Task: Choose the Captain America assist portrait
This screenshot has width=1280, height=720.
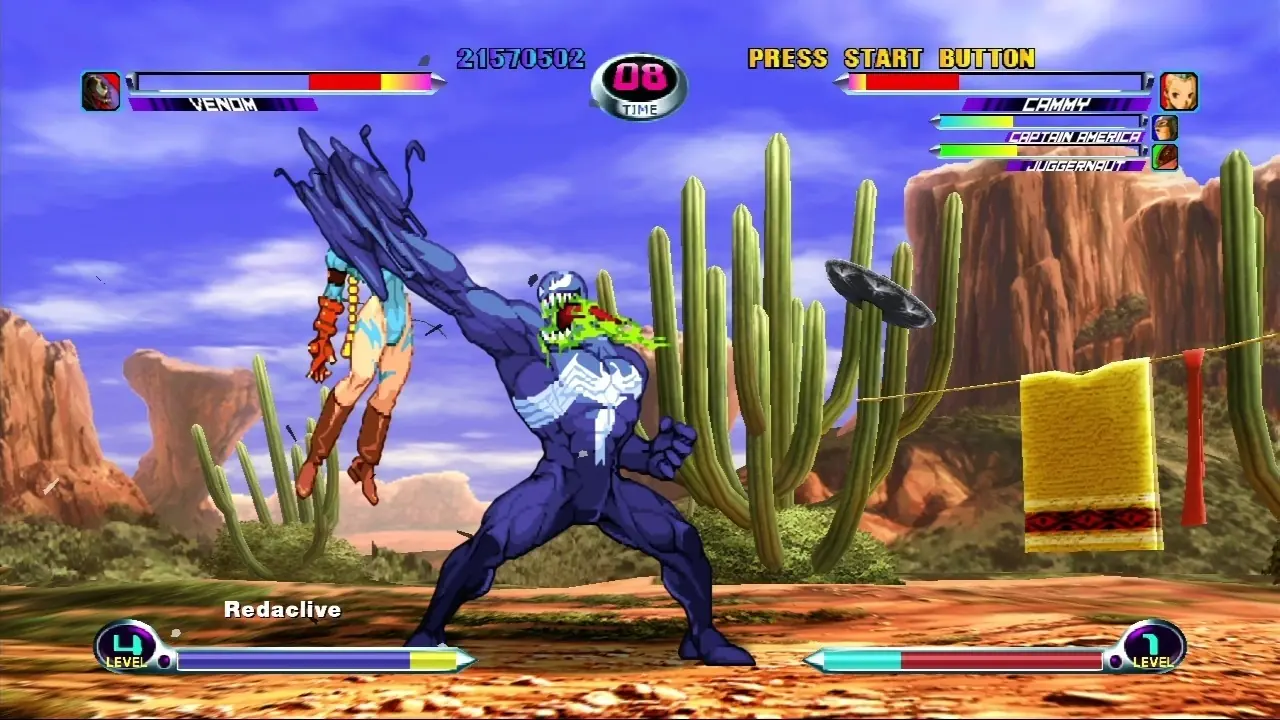Action: click(x=1164, y=128)
